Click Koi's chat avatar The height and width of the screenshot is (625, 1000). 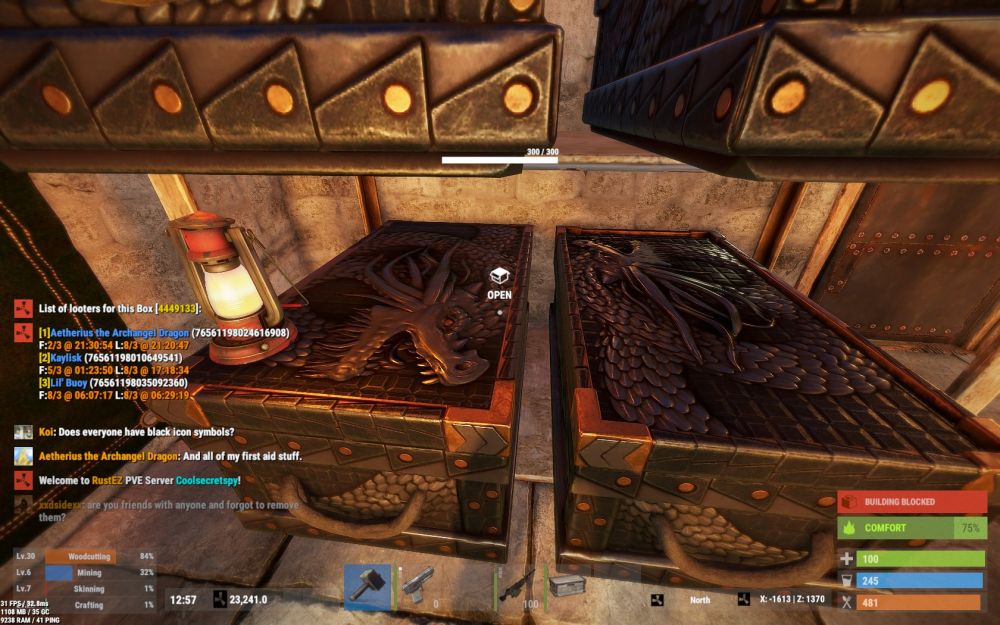[23, 432]
